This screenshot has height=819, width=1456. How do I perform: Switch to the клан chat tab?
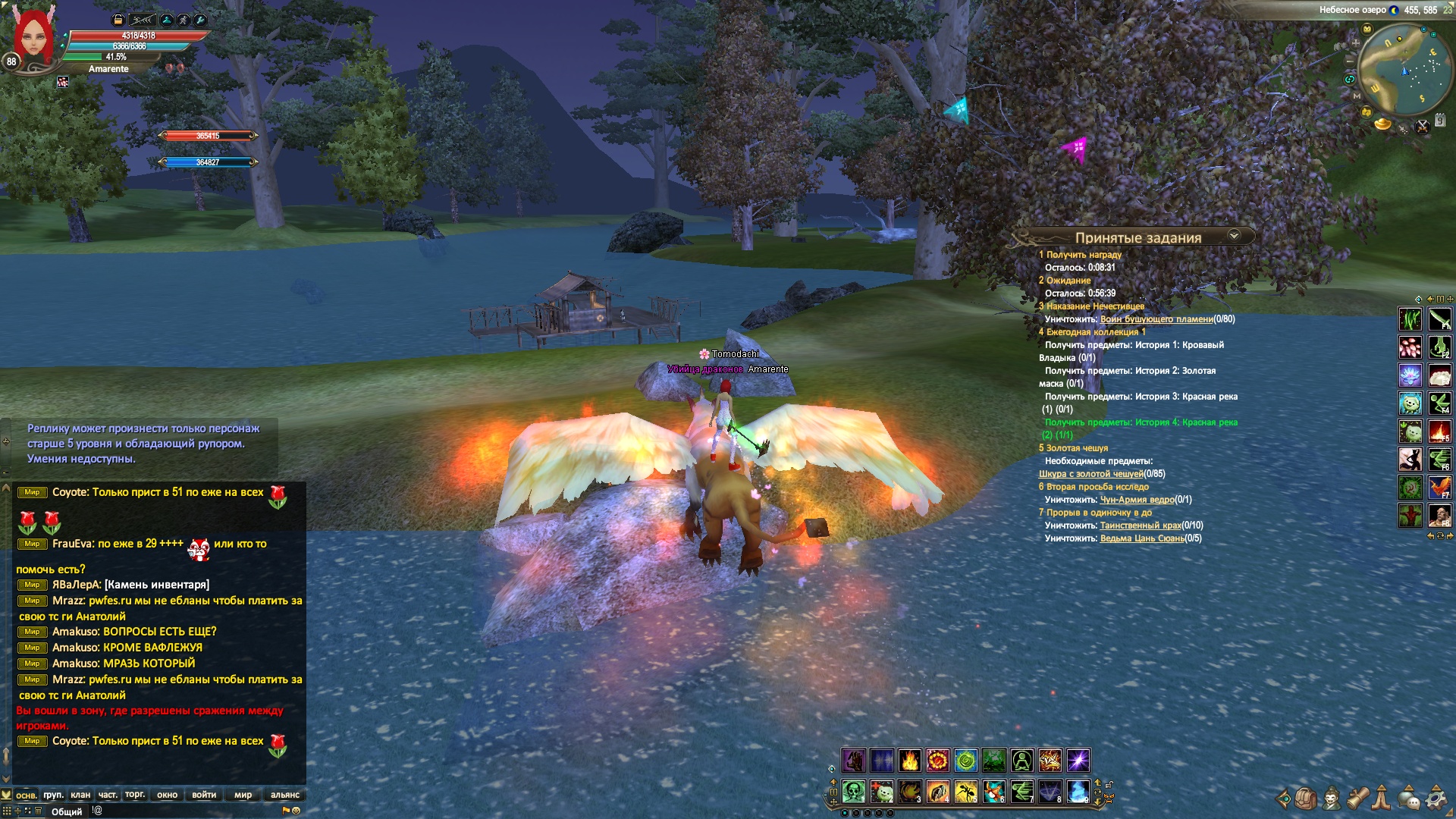pyautogui.click(x=80, y=795)
